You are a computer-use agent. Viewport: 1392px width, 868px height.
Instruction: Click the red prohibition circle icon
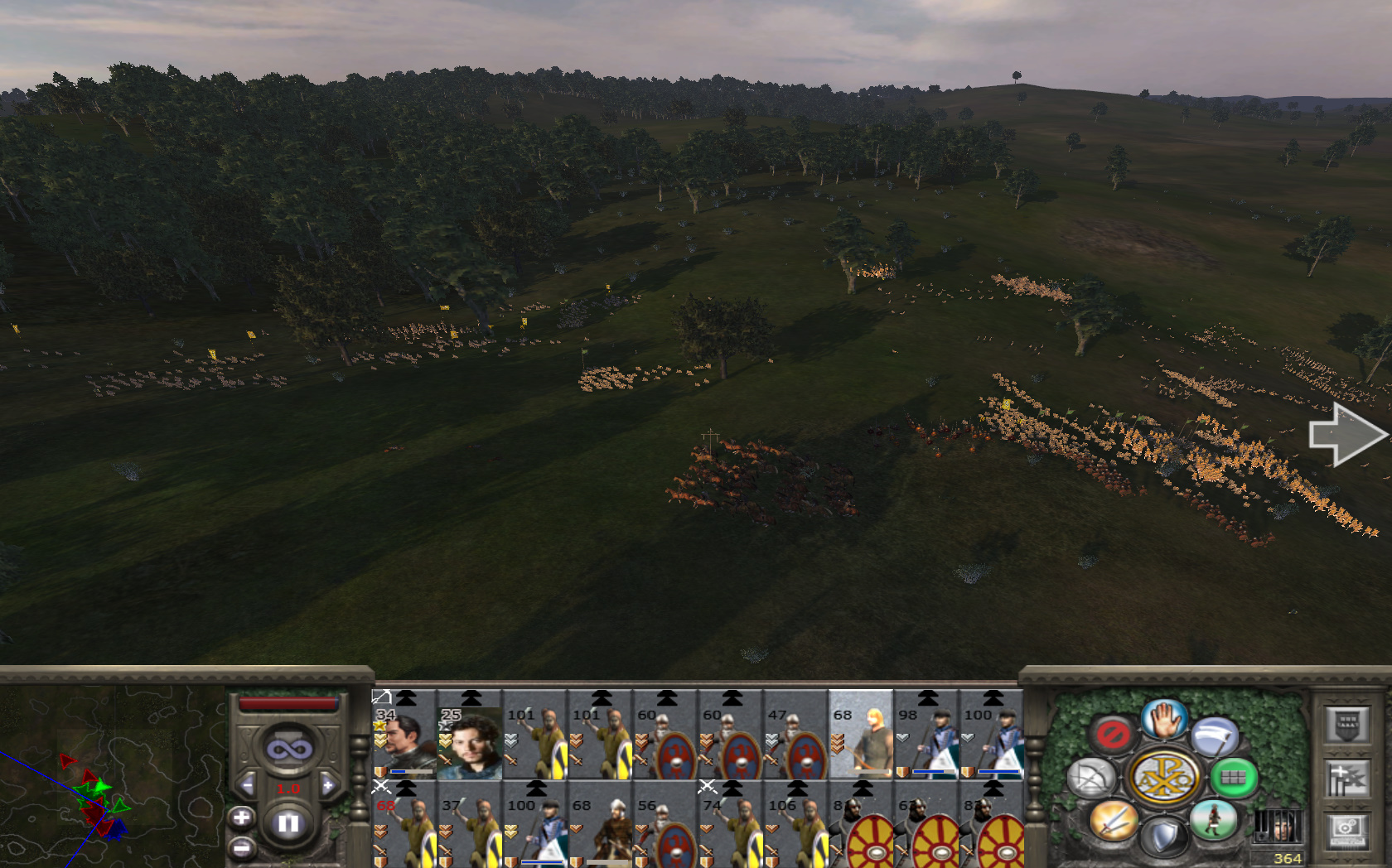(x=1112, y=734)
